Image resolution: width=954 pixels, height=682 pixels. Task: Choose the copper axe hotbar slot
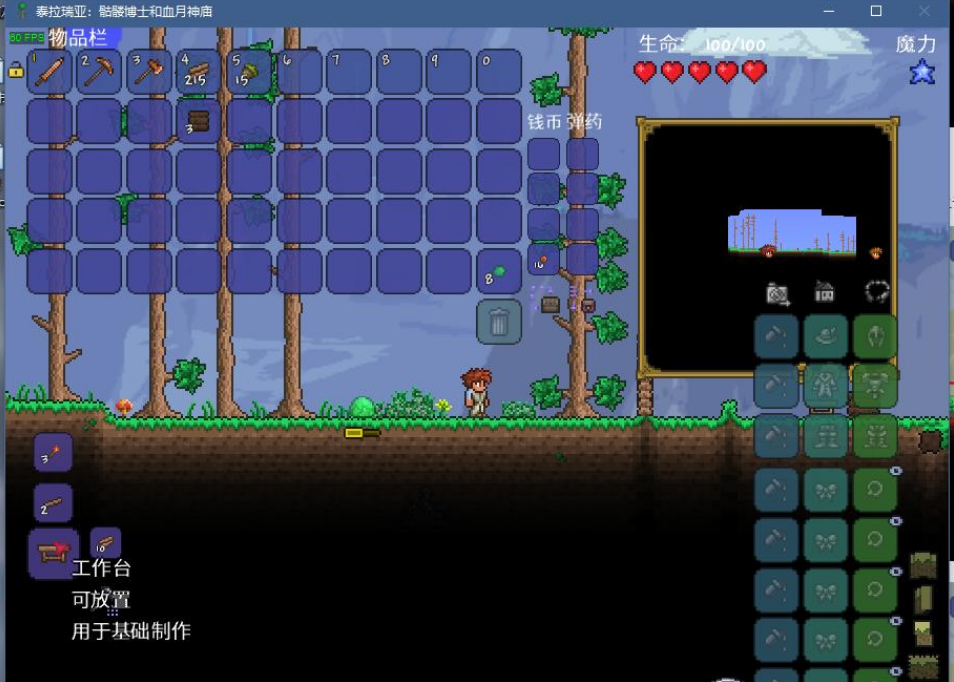(149, 72)
